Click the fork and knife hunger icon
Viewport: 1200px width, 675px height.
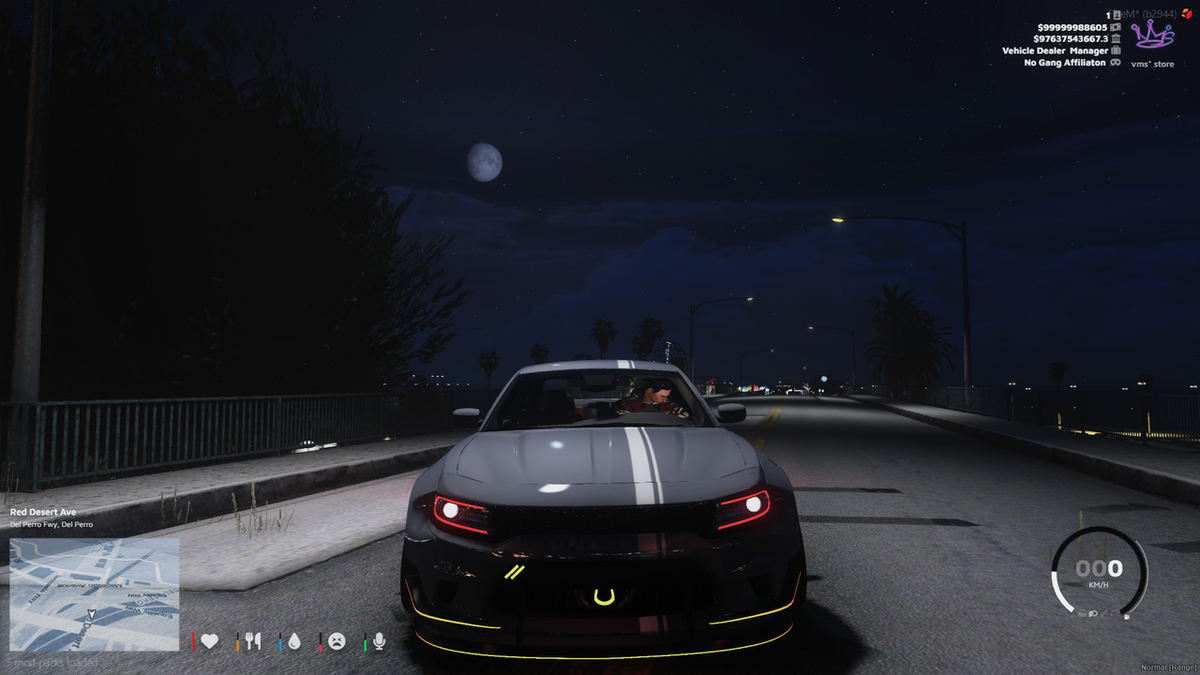coord(253,641)
